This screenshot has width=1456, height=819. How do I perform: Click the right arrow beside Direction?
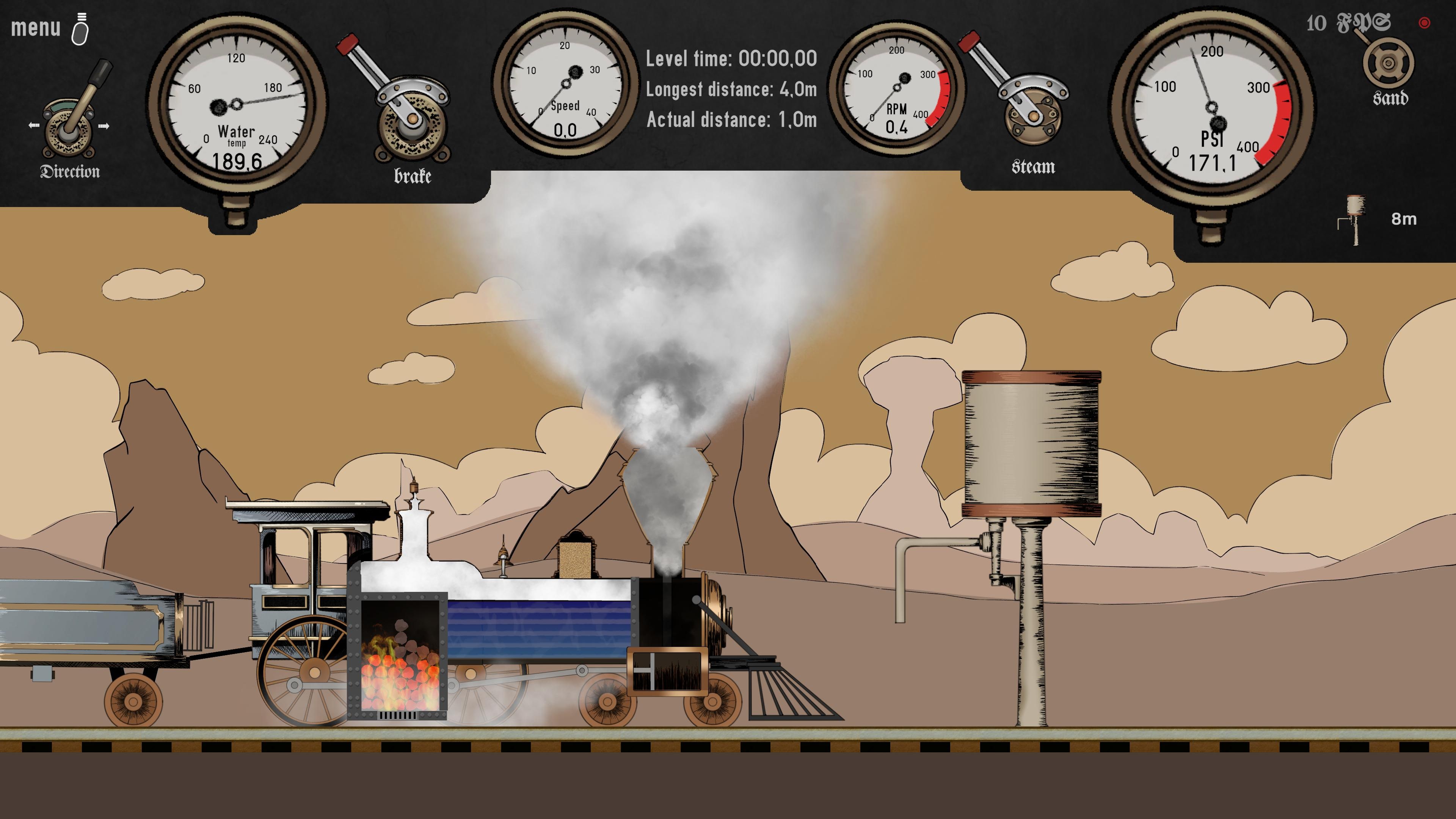(105, 126)
